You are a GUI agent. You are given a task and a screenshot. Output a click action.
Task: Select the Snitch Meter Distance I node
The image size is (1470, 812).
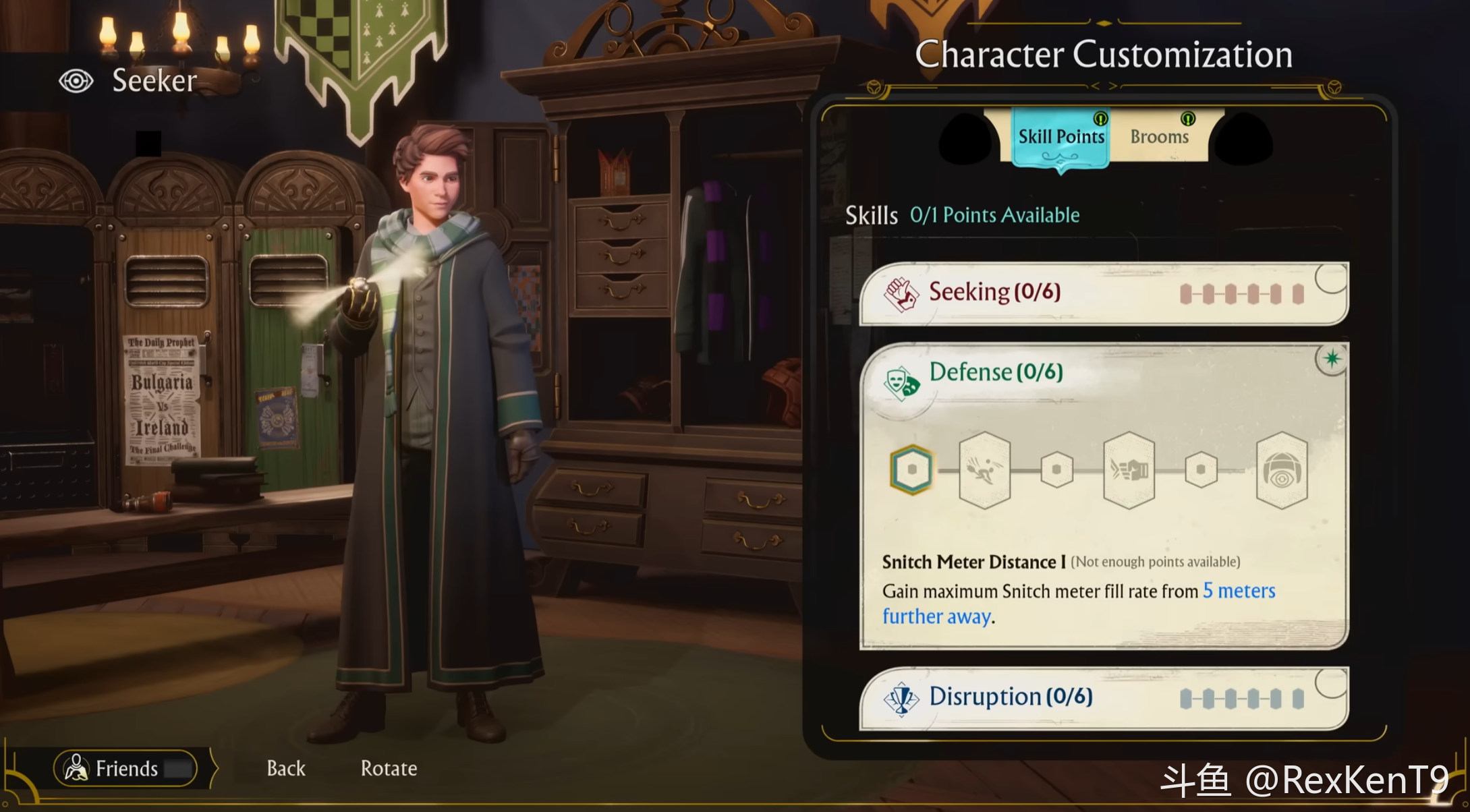[x=911, y=470]
